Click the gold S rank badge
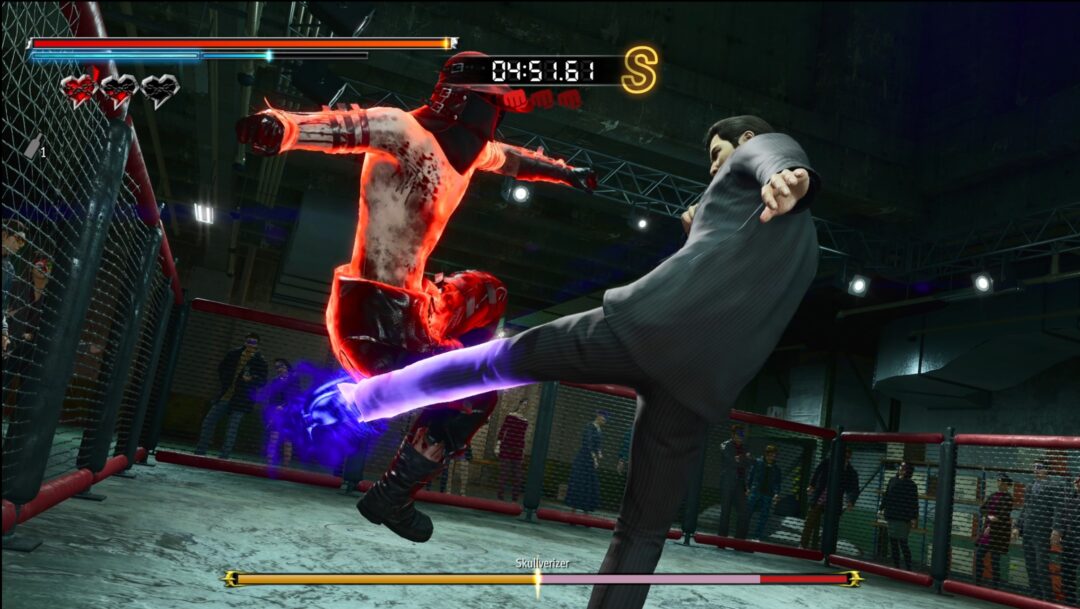Image resolution: width=1080 pixels, height=609 pixels. click(639, 71)
